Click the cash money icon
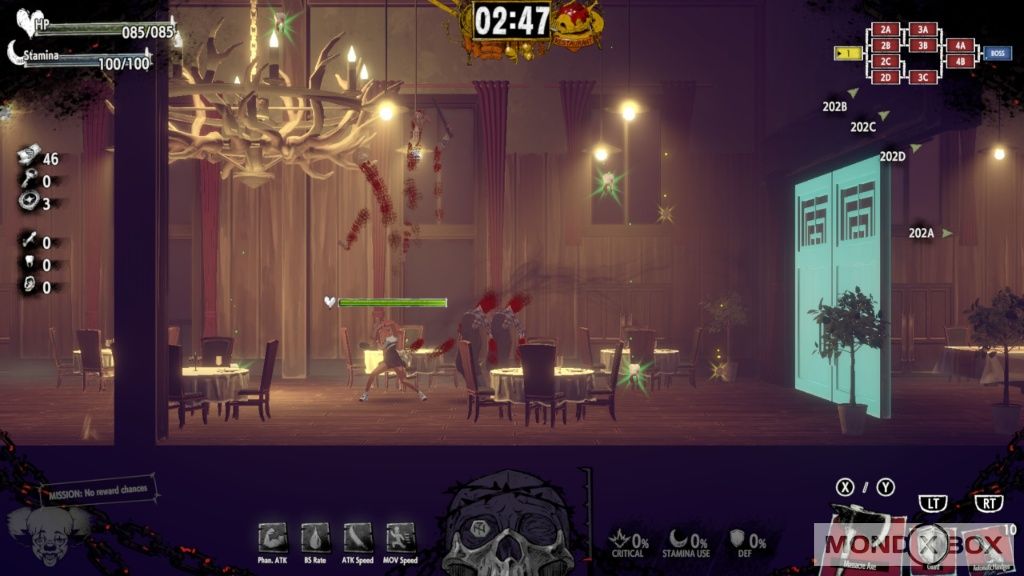This screenshot has width=1024, height=576. pos(28,156)
